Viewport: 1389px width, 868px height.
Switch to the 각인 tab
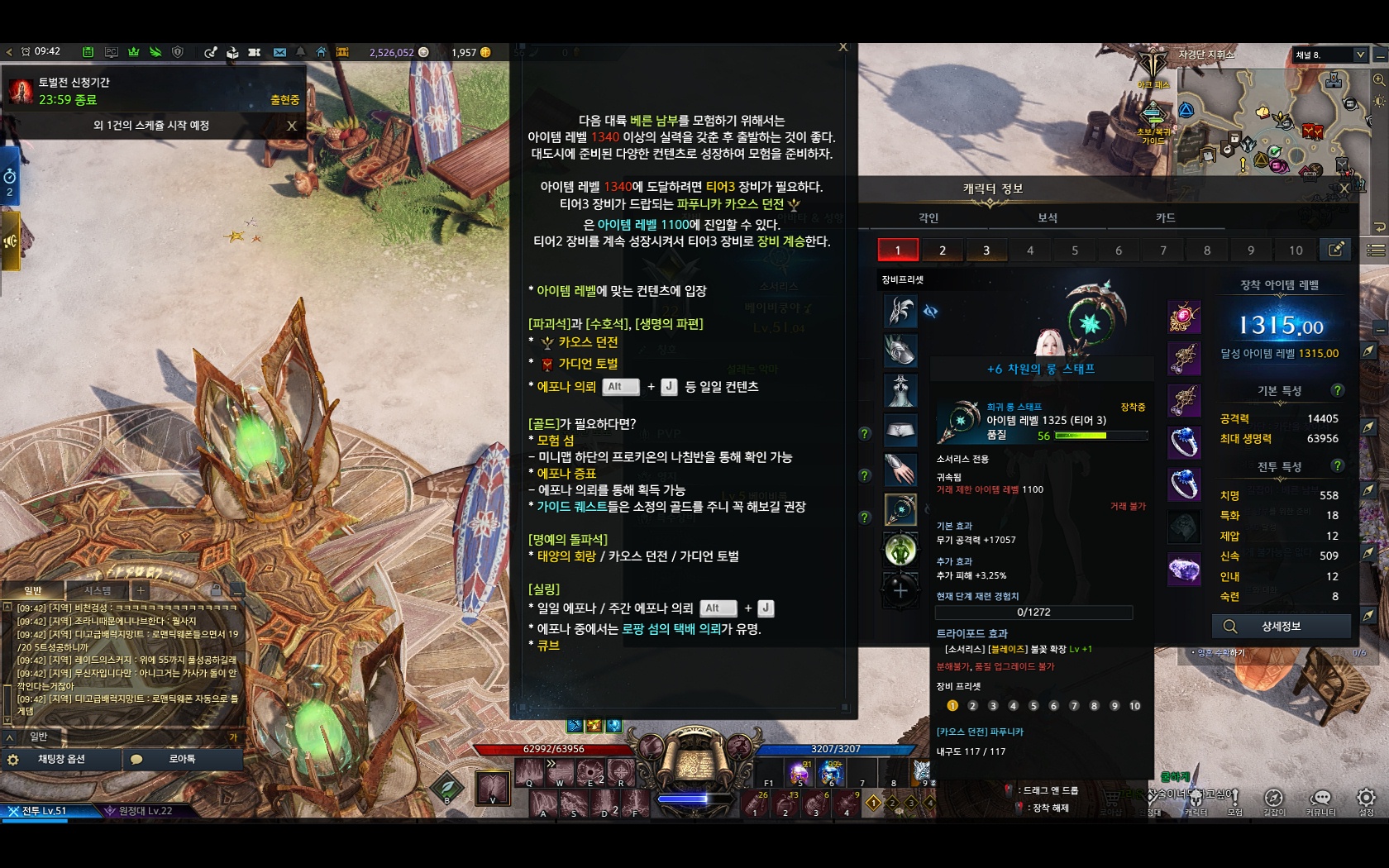[928, 217]
